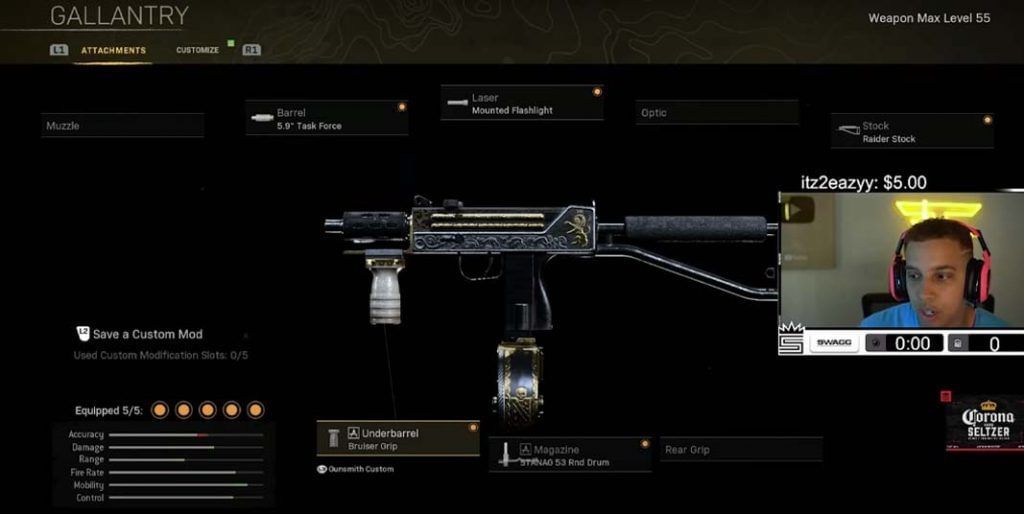Choose the Laser slot with Mounted Flashlight
The height and width of the screenshot is (514, 1024).
click(x=522, y=104)
